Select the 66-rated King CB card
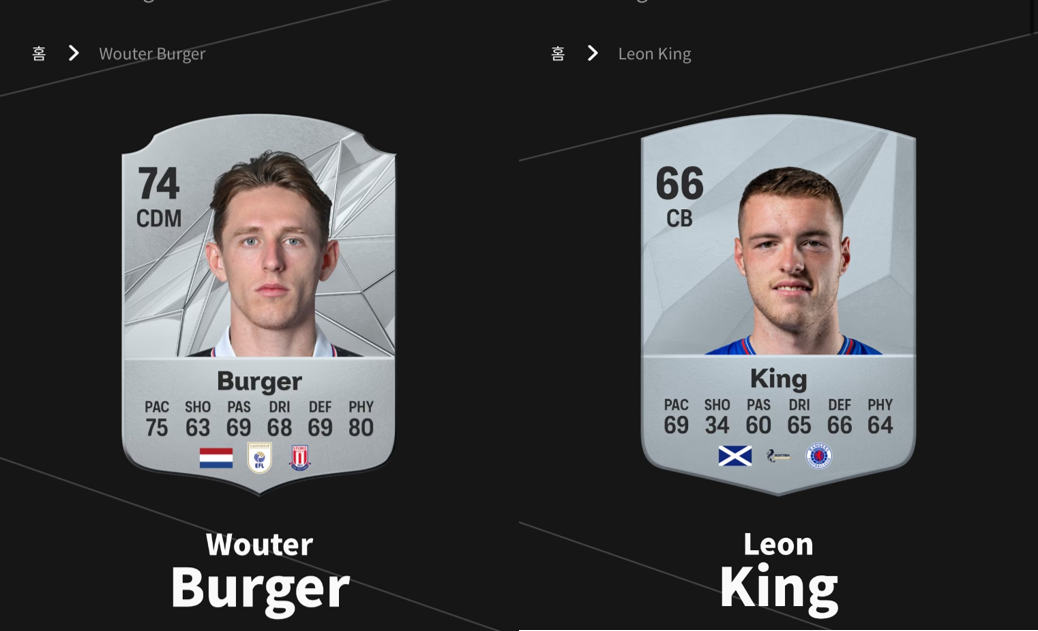Screen dimensions: 1038x631 coord(778,300)
